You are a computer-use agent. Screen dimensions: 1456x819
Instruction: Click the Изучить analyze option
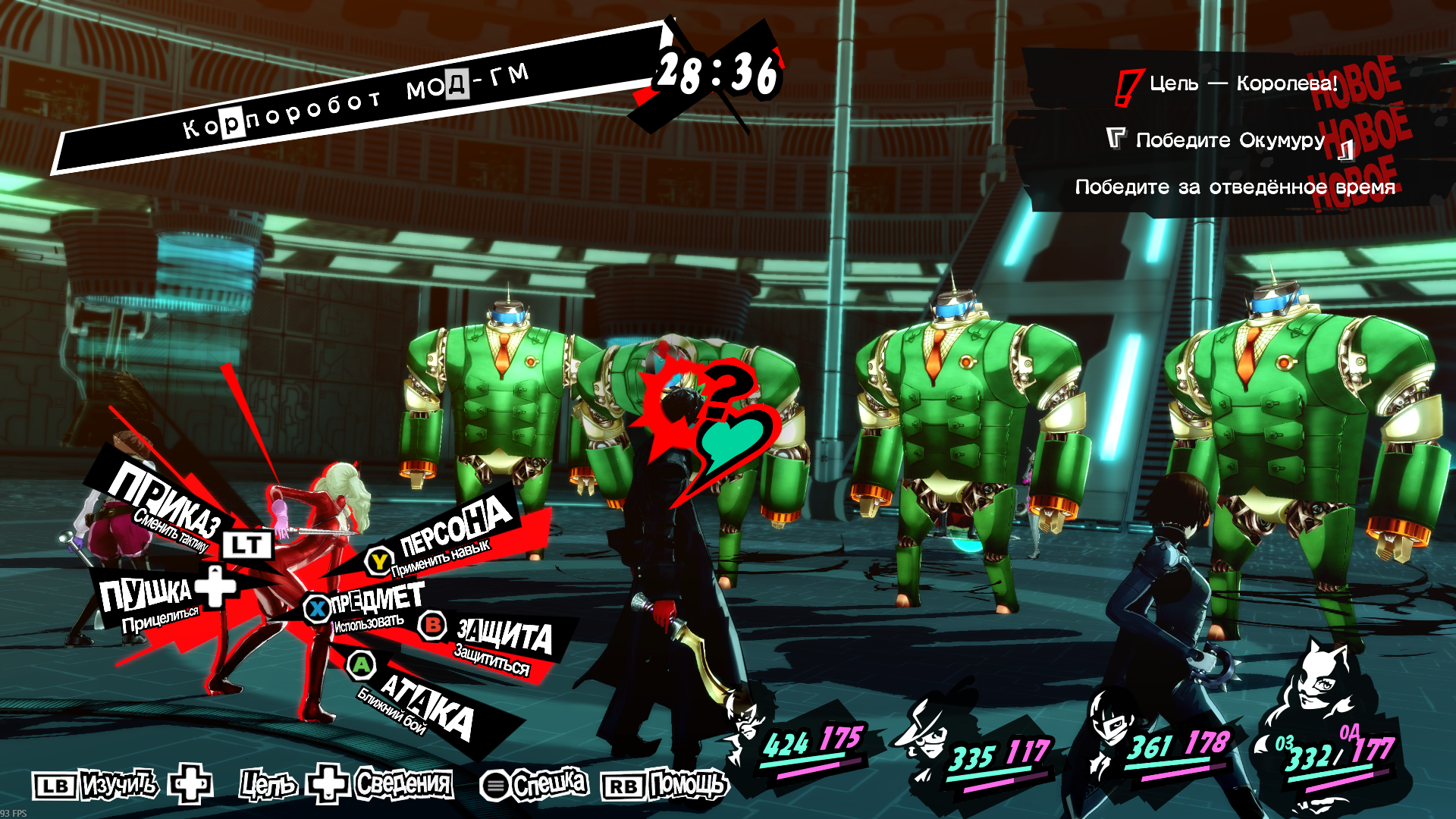point(118,784)
